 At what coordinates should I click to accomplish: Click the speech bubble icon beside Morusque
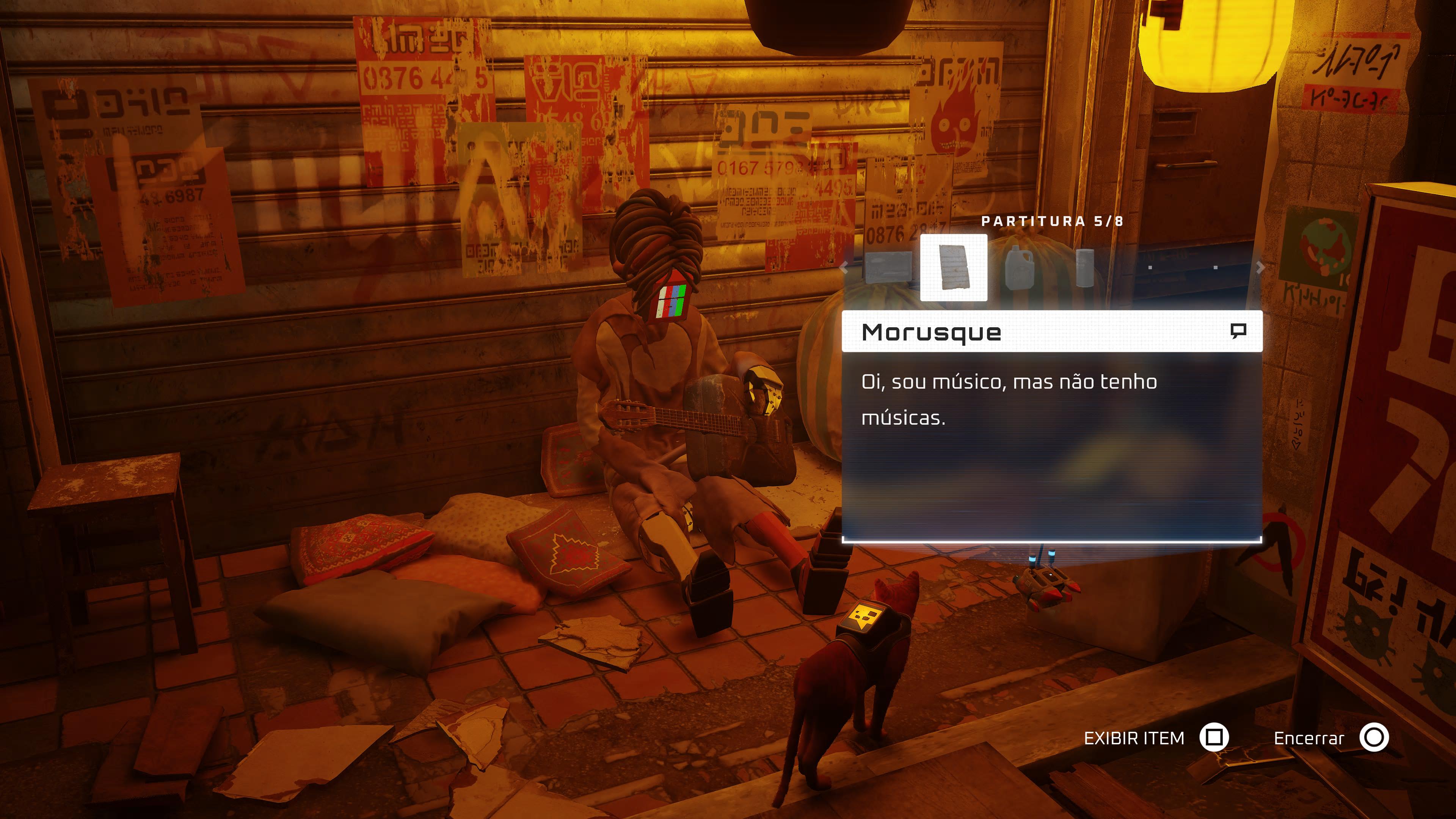[x=1238, y=331]
